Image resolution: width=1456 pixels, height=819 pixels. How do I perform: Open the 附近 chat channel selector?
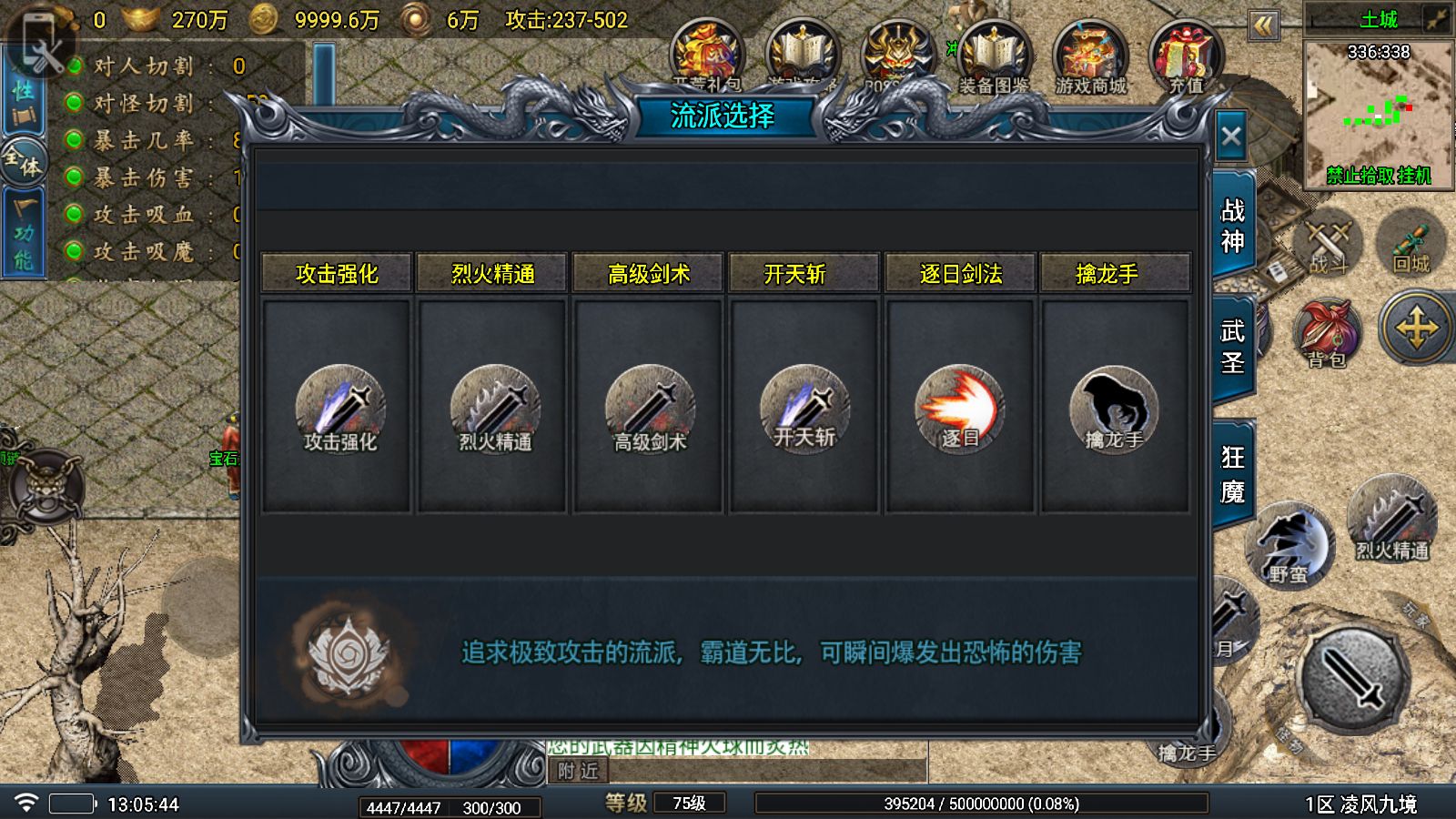click(580, 770)
